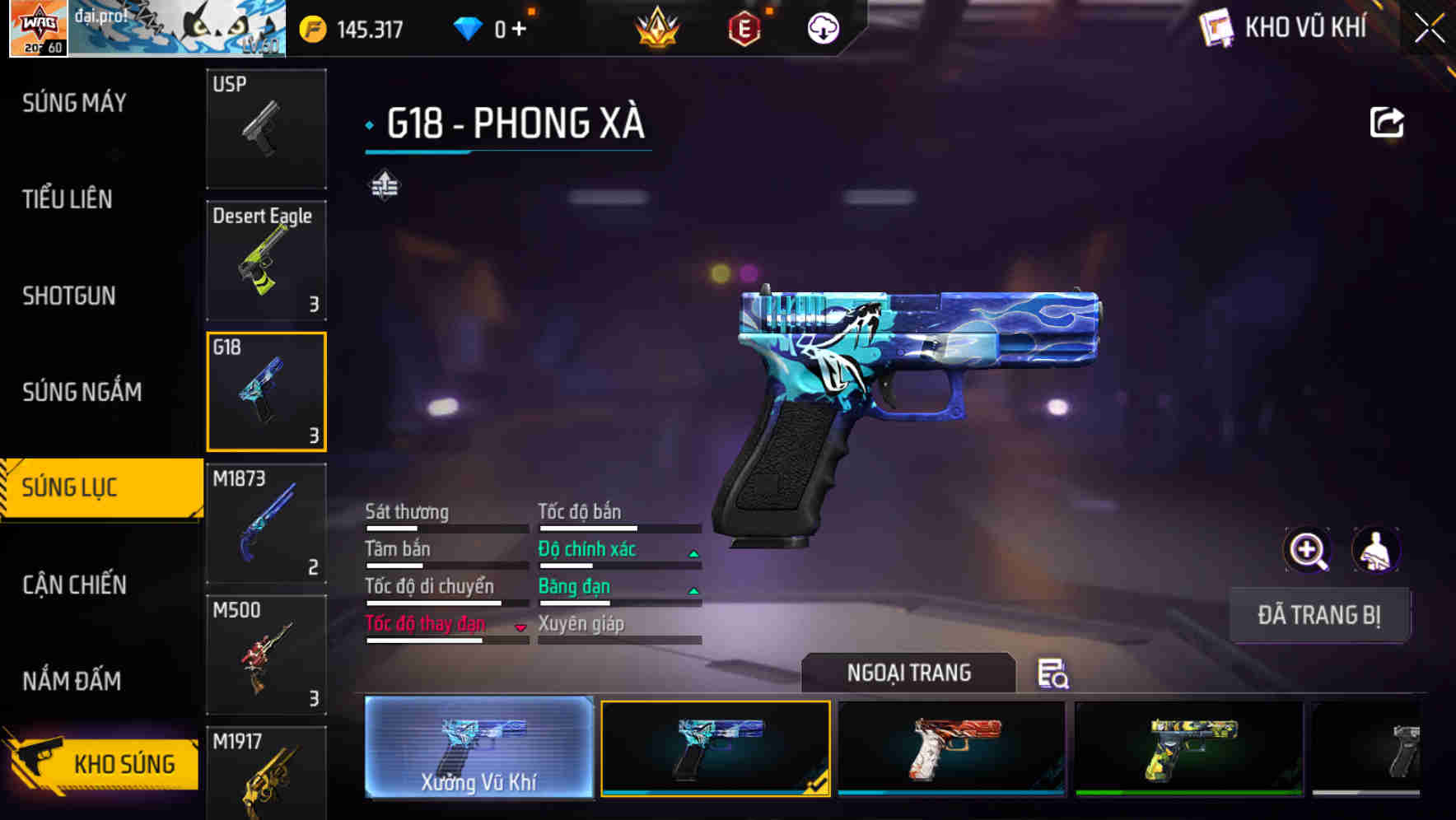Zoom the weapon with the magnifier icon
This screenshot has height=820, width=1456.
pyautogui.click(x=1308, y=550)
